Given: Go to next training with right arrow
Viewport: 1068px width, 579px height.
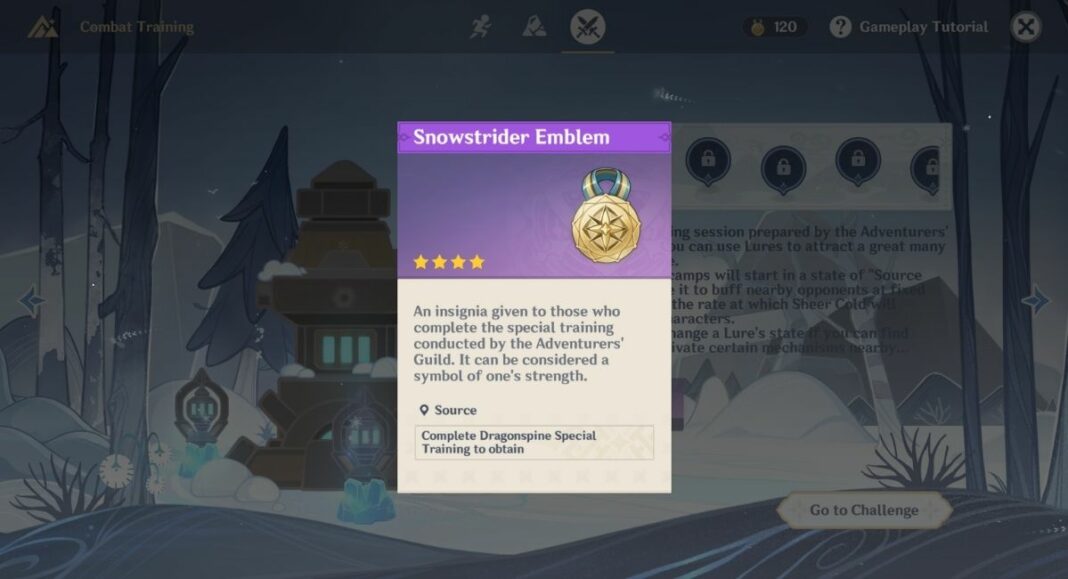Looking at the screenshot, I should click(x=1035, y=299).
